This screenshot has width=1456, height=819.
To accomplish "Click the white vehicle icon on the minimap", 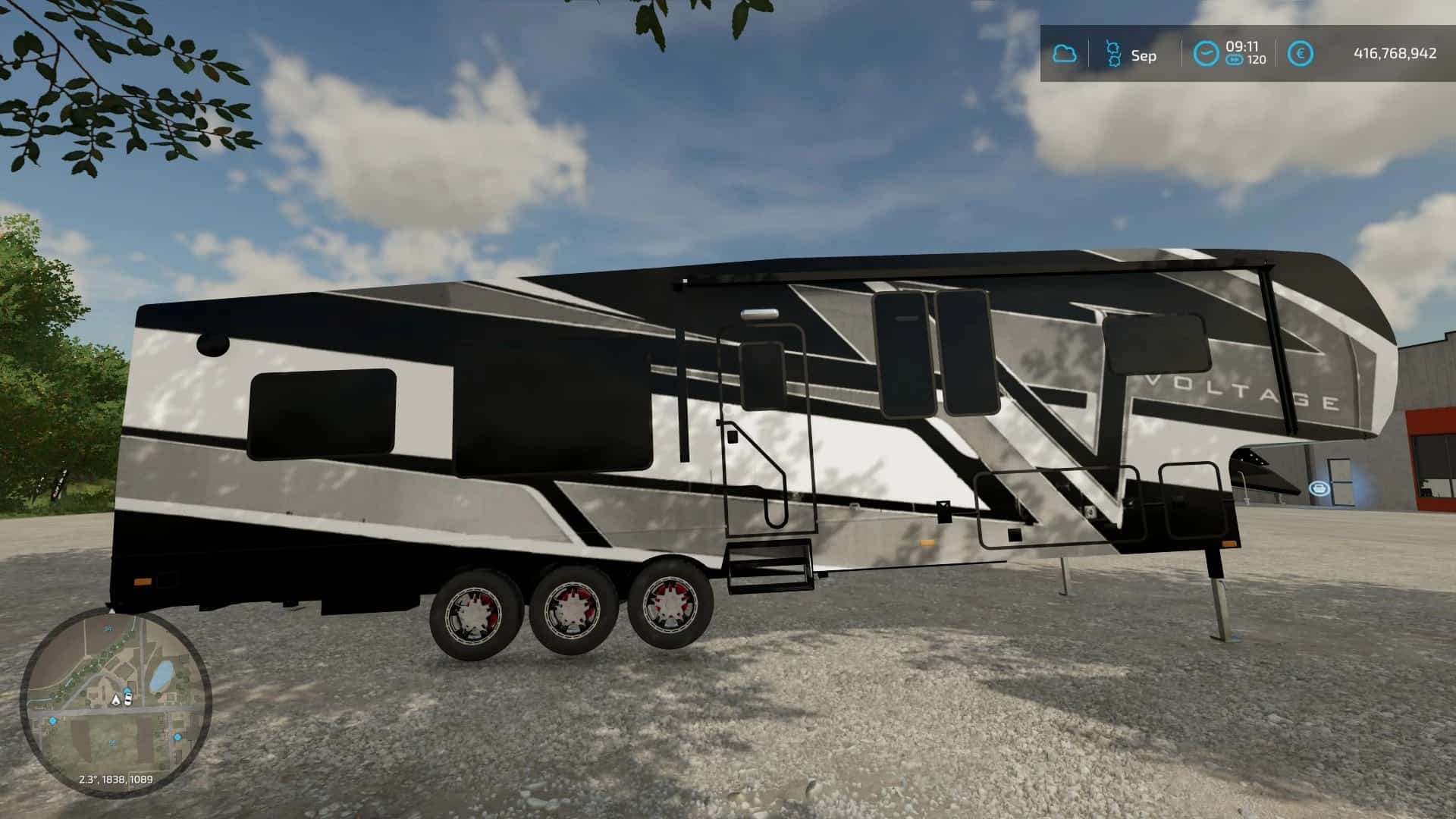I will [128, 698].
